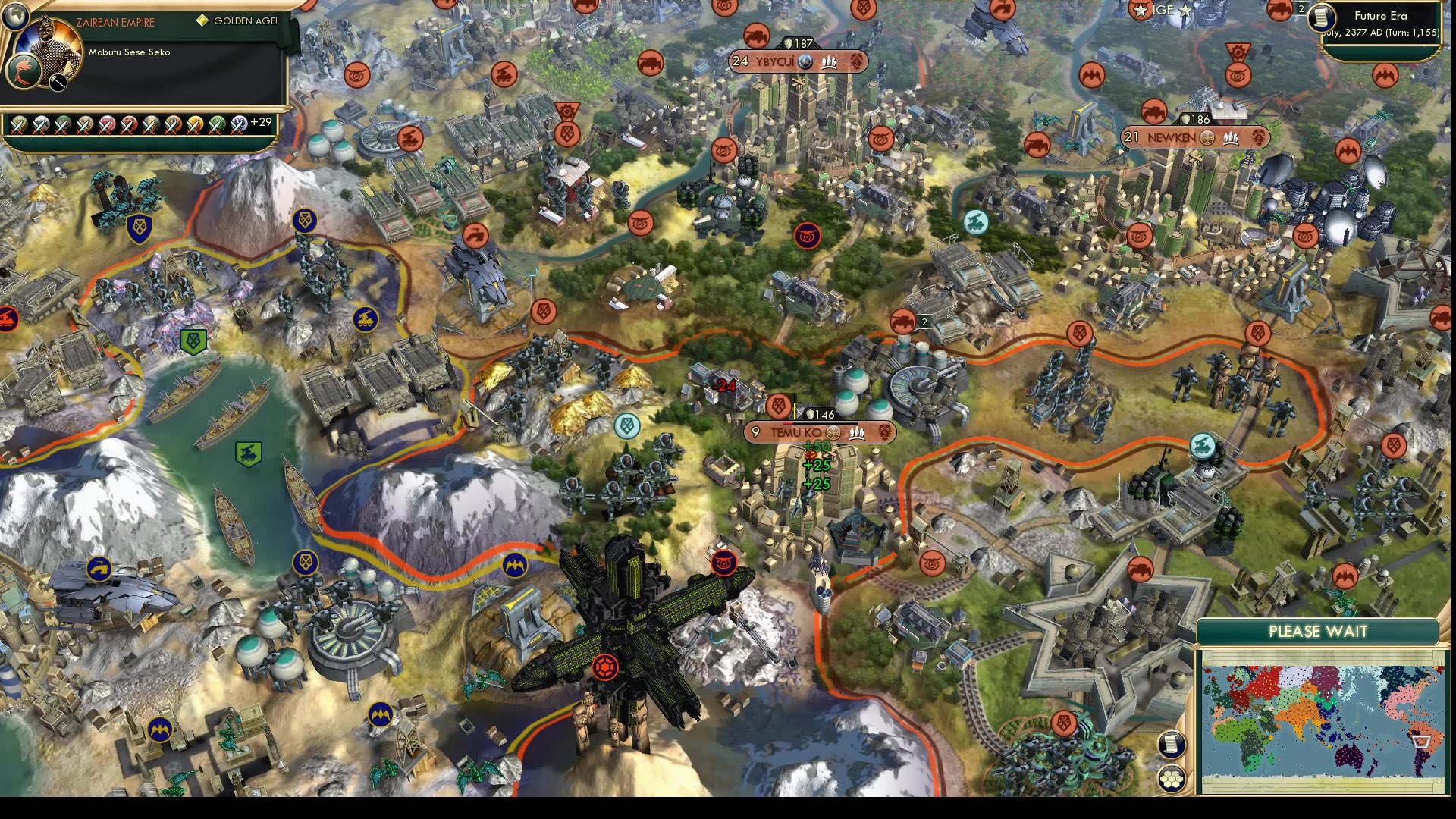Select the defense shield on YBYCUI's banner
The image size is (1456, 819).
(x=789, y=42)
